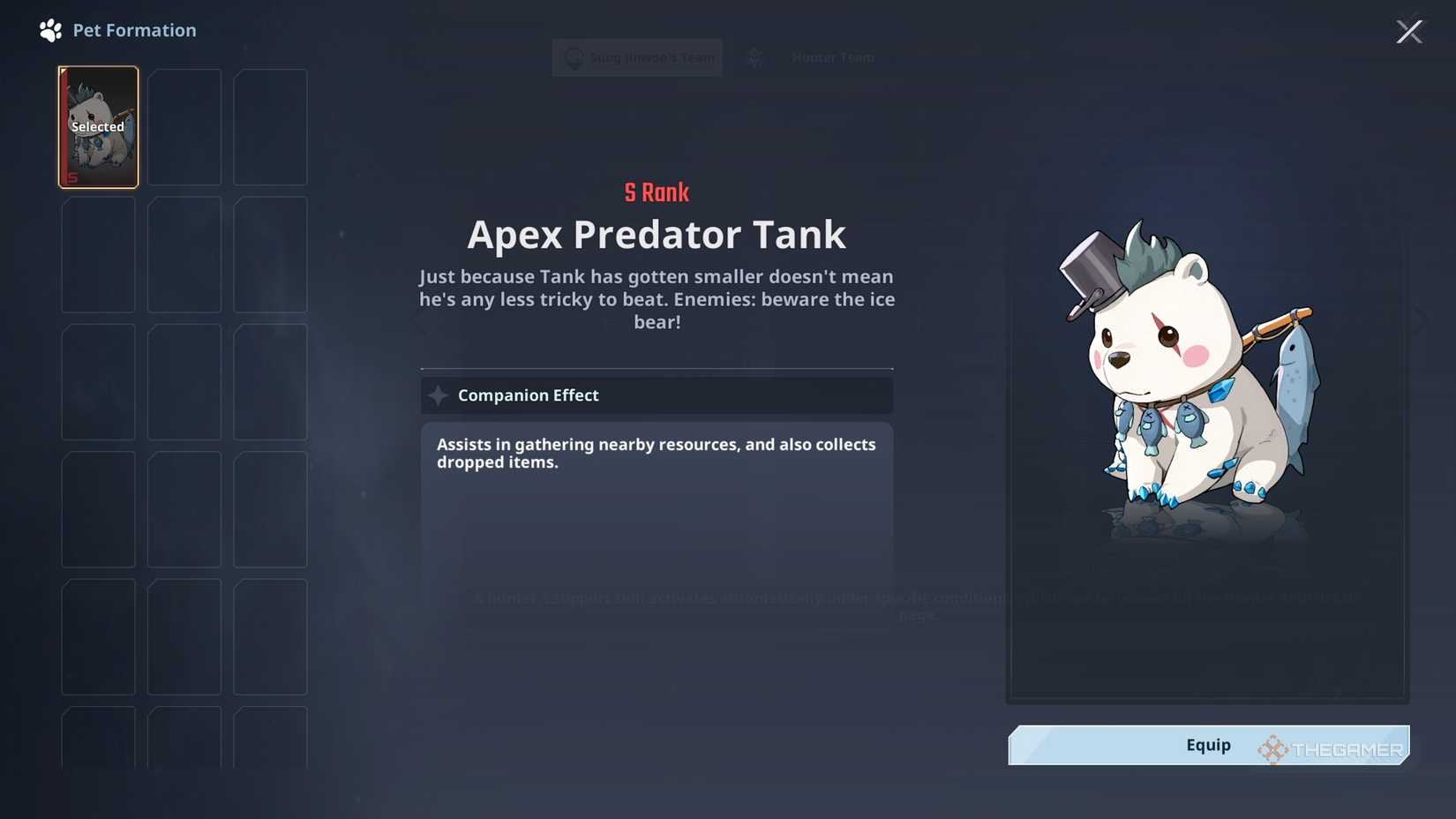
Task: Click the empty top-right pet slot
Action: (270, 127)
